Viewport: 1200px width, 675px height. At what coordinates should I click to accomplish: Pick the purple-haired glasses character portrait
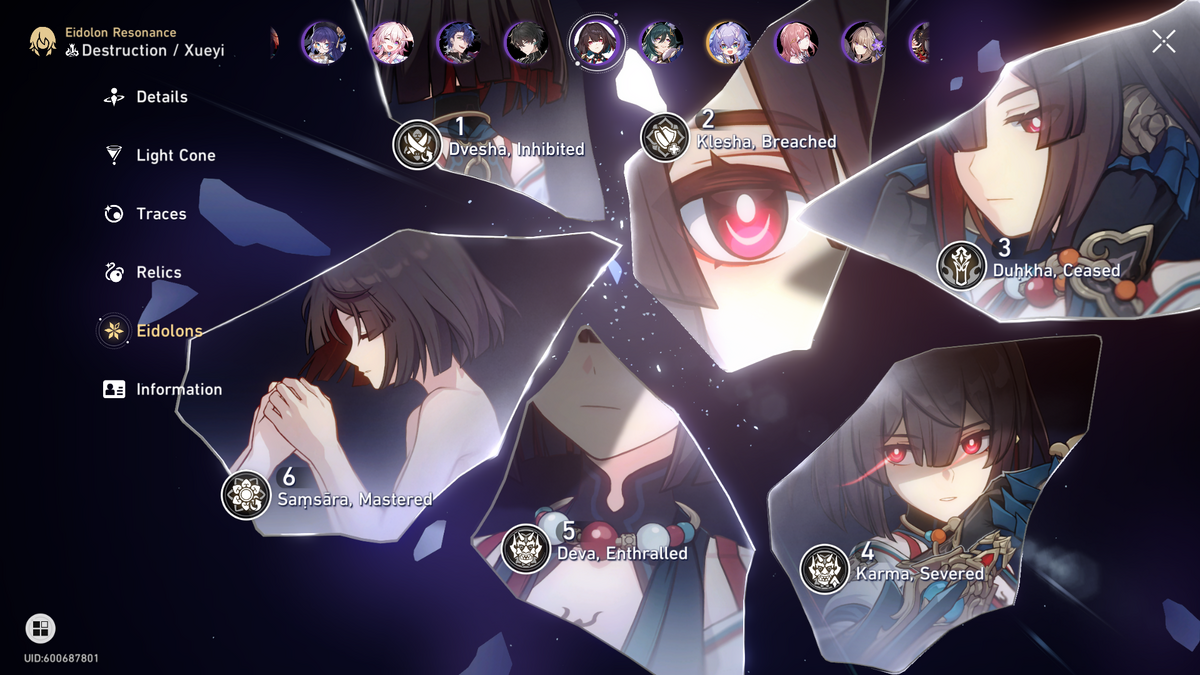pos(324,43)
